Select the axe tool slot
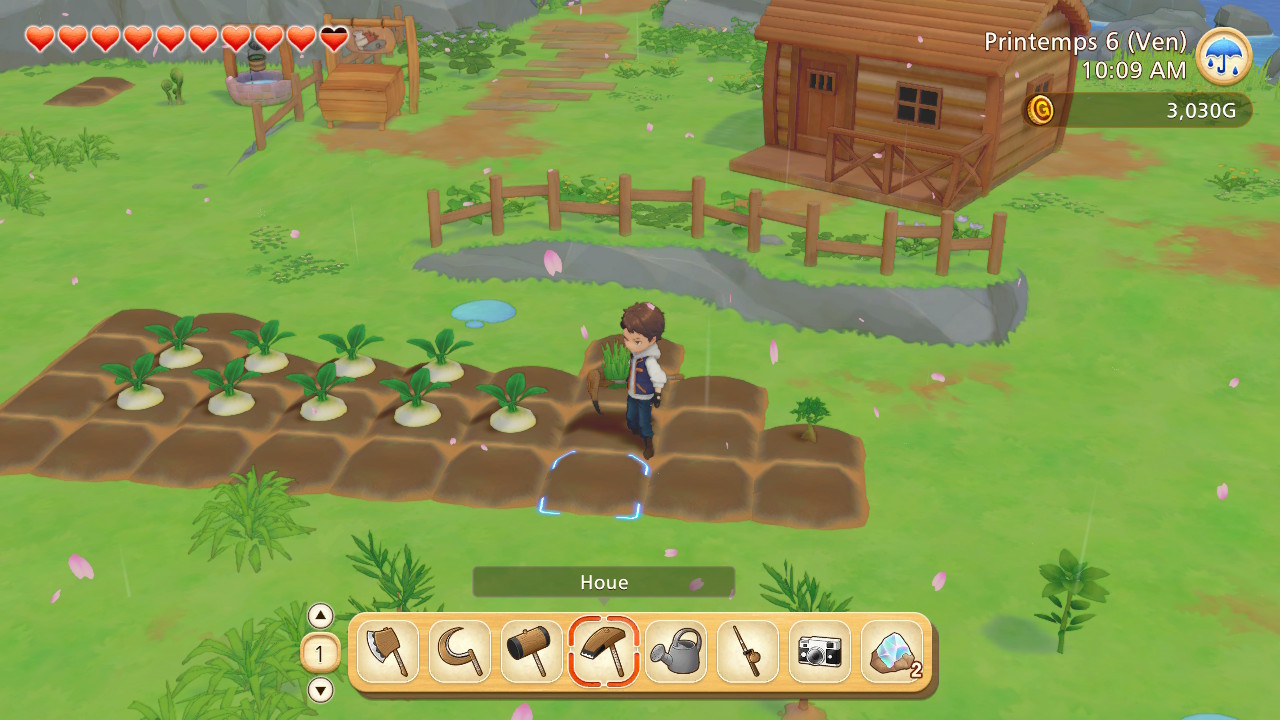This screenshot has width=1280, height=720. 388,652
